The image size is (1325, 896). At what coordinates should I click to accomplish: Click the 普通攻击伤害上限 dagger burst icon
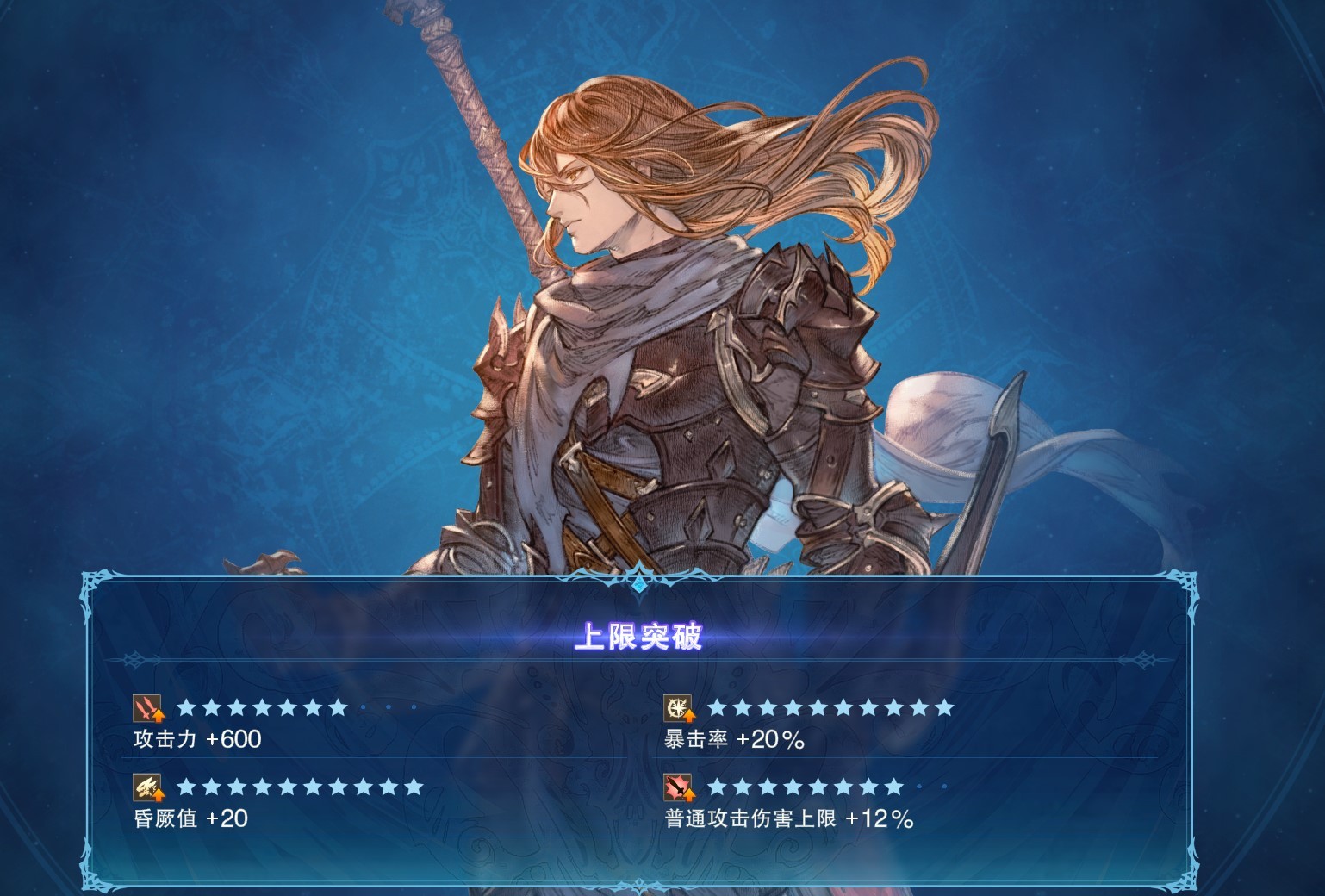click(x=678, y=788)
